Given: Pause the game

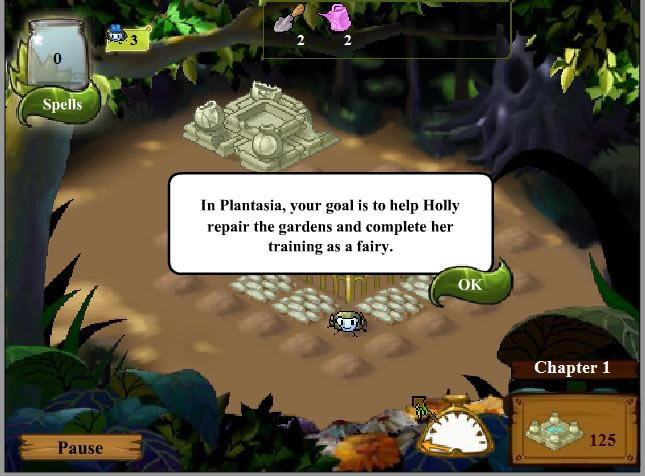Looking at the screenshot, I should 80,448.
